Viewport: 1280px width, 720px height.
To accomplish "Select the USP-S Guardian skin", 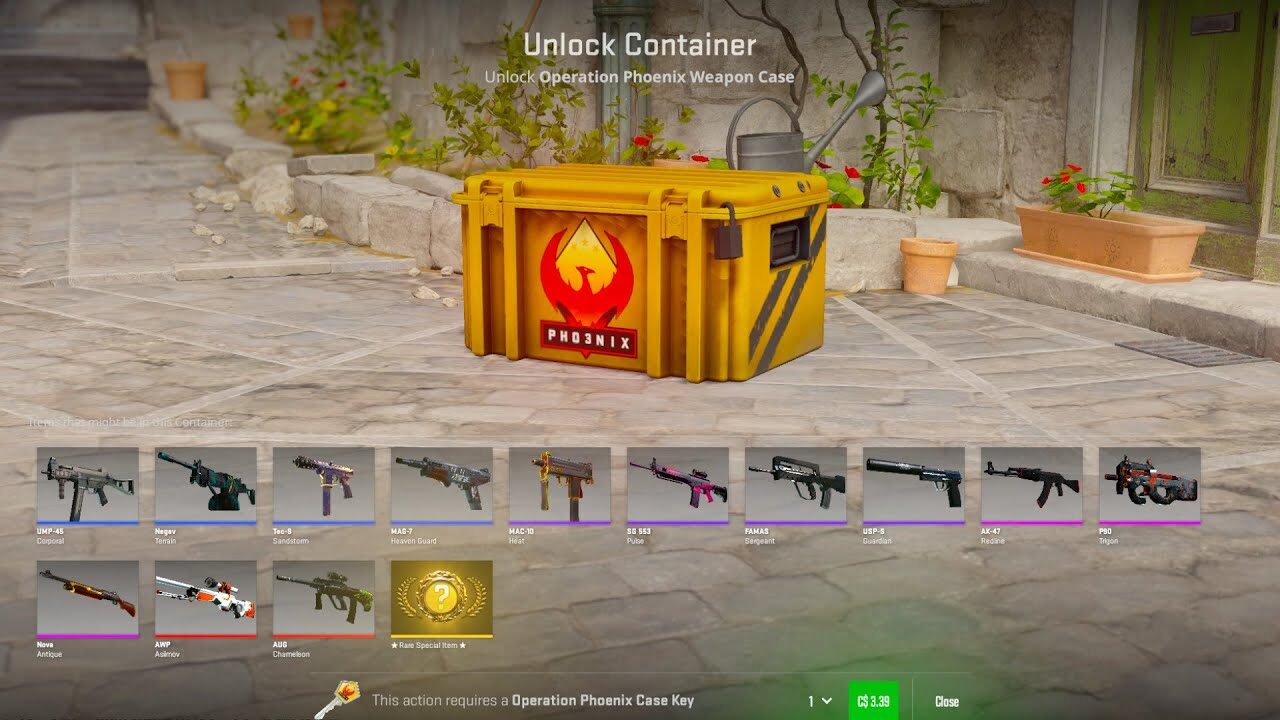I will click(x=914, y=488).
